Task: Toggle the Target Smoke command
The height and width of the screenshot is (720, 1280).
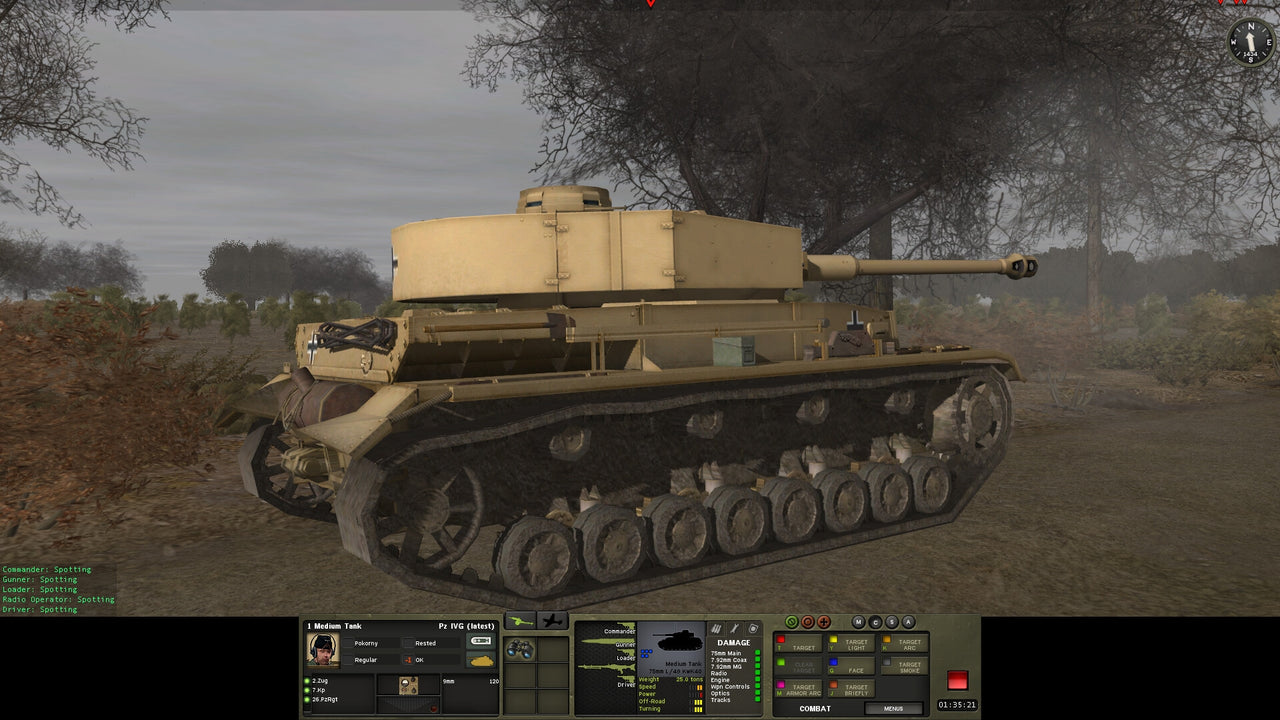Action: tap(905, 666)
